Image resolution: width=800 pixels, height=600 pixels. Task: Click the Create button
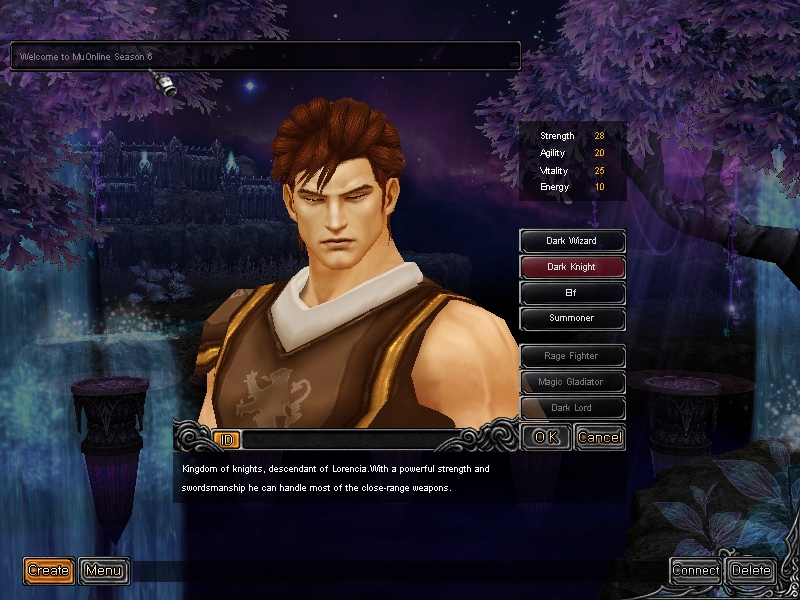tap(49, 571)
